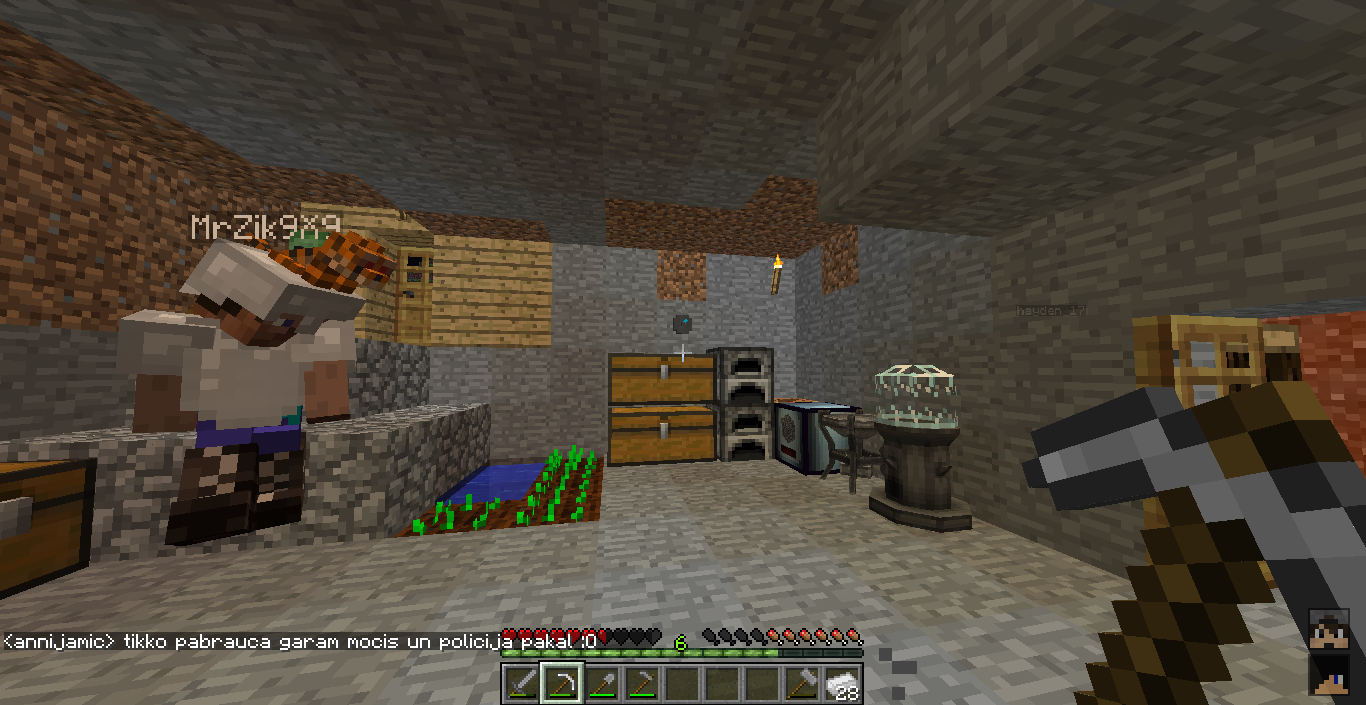Equip the hammer from the hotbar
Screen dimensions: 1366x705
[801, 684]
